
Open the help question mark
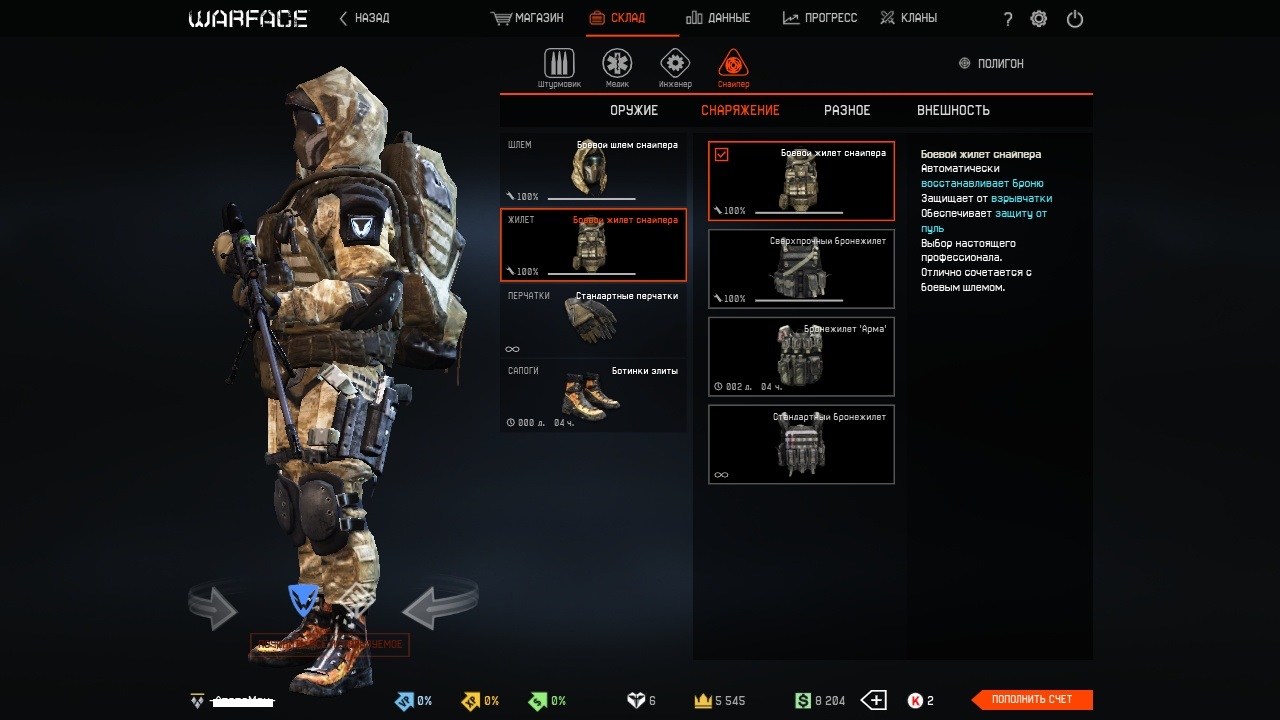pos(1008,19)
